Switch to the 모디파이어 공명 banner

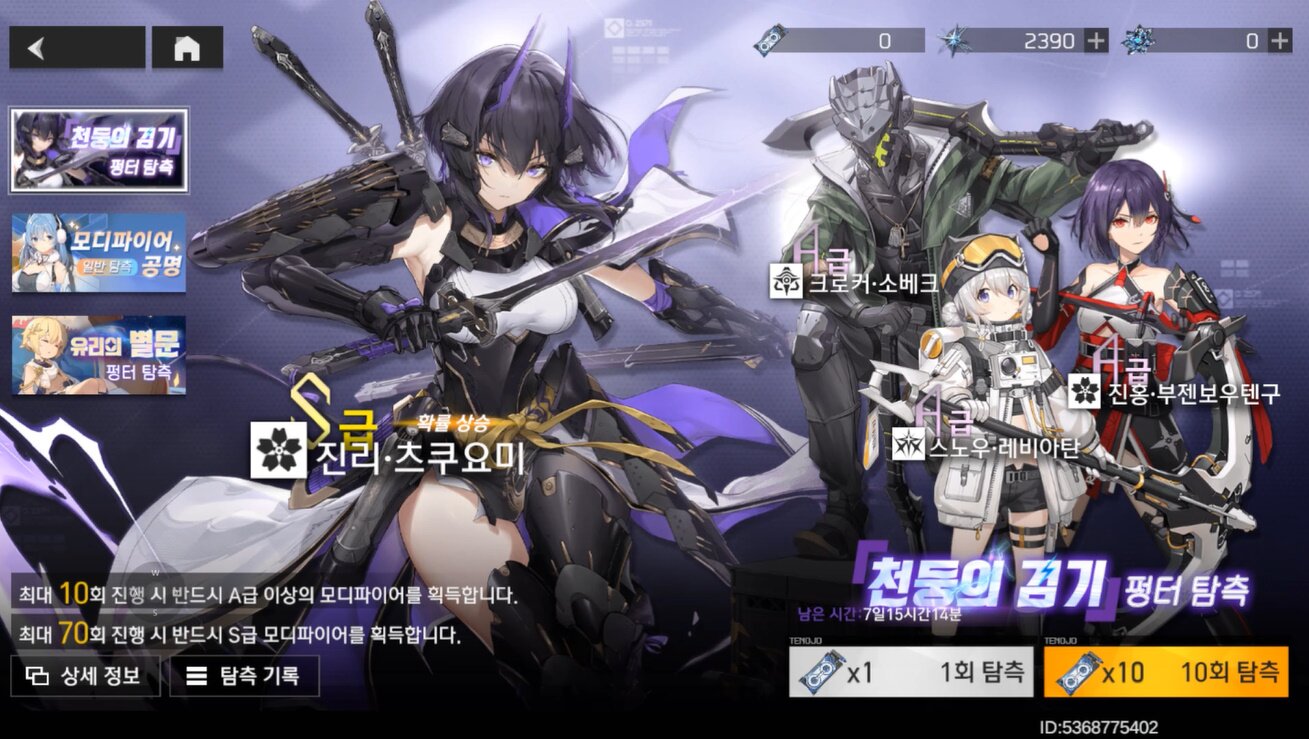tap(99, 252)
